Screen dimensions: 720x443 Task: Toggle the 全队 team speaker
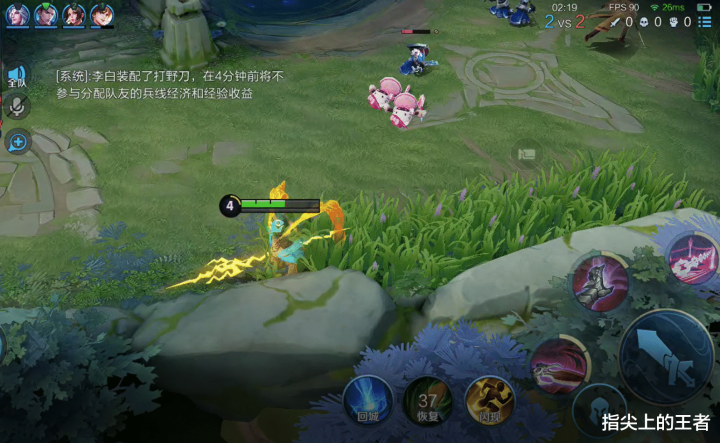17,76
